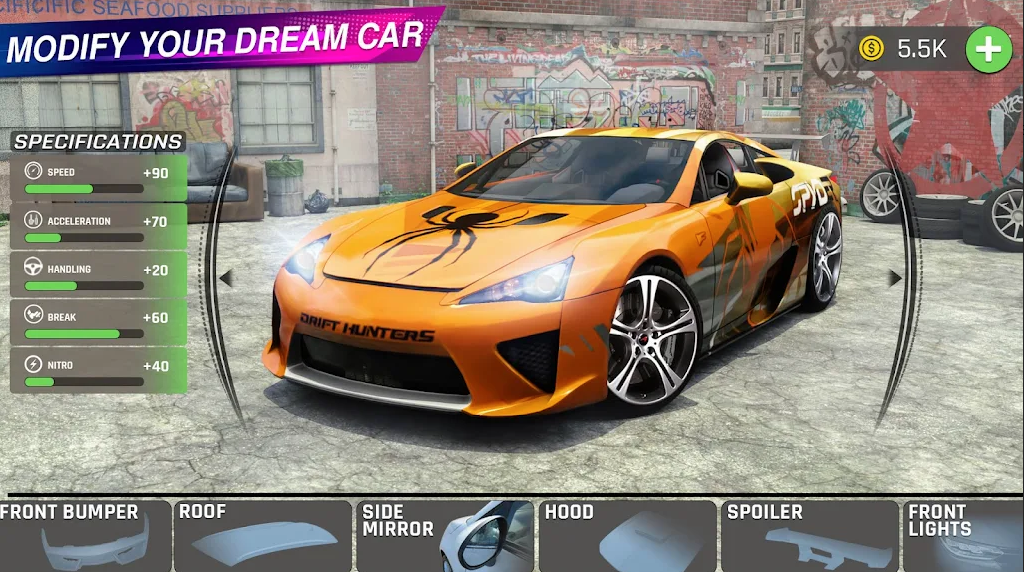Choose the Side Mirror part category
This screenshot has width=1024, height=572.
tap(445, 536)
